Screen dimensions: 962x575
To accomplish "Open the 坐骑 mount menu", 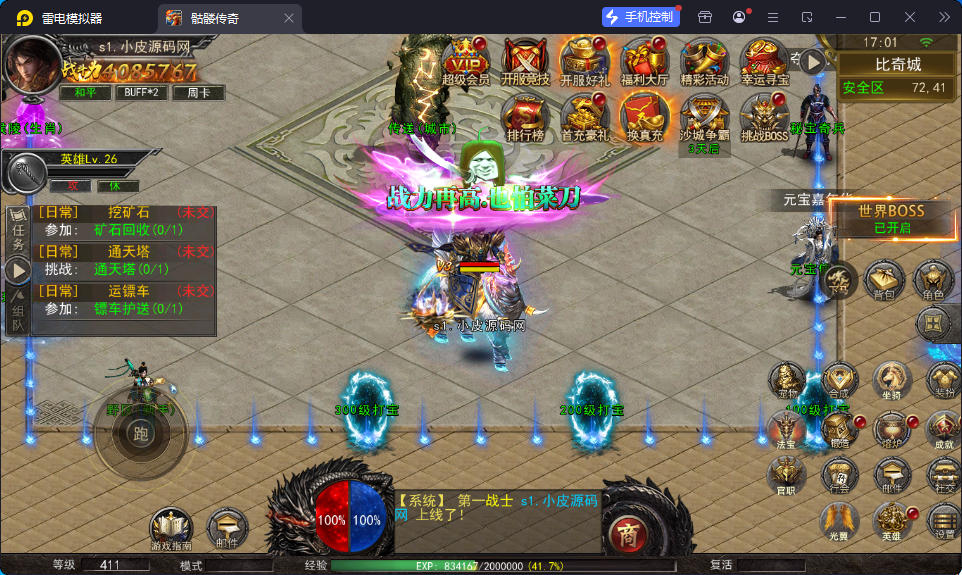I will tap(892, 379).
